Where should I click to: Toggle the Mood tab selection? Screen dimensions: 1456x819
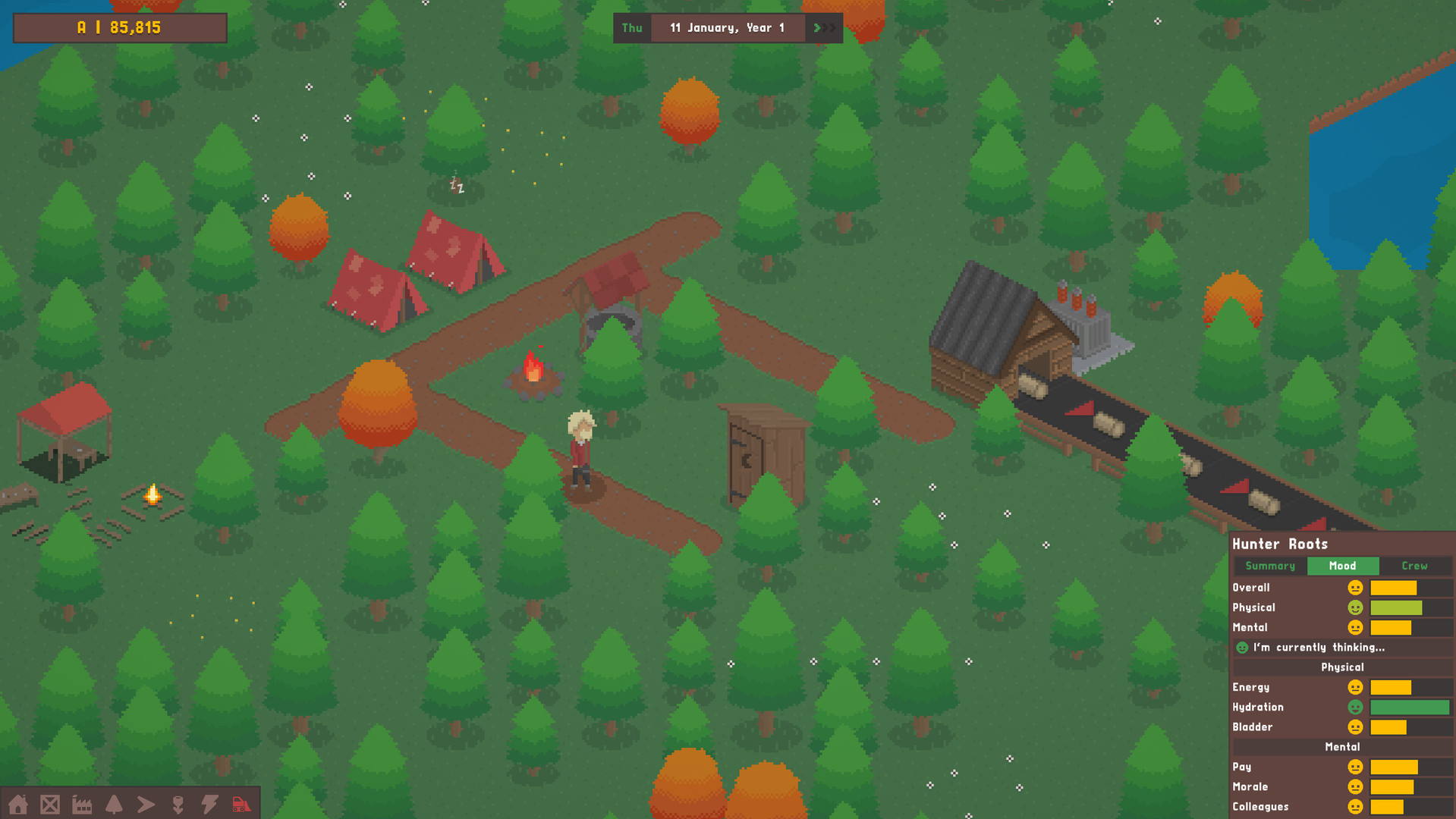(1343, 566)
